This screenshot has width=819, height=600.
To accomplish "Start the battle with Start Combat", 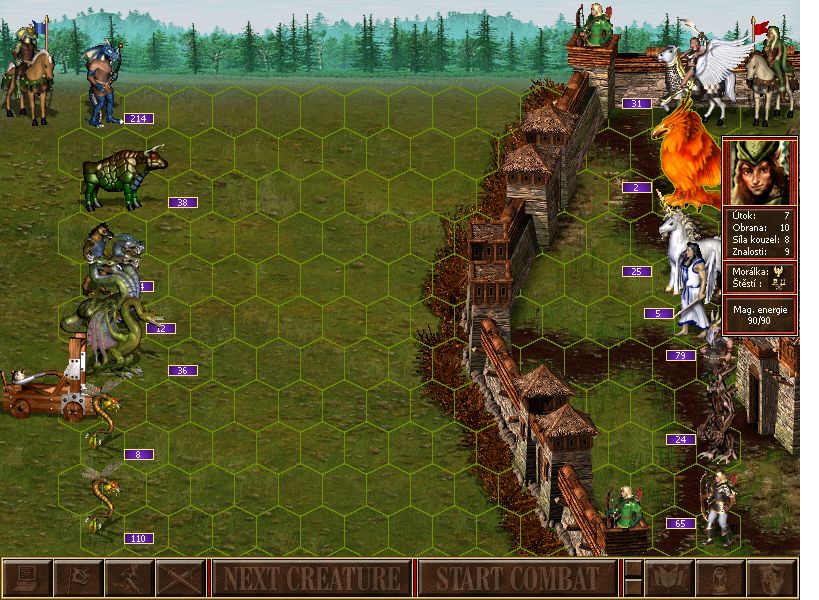I will [517, 578].
